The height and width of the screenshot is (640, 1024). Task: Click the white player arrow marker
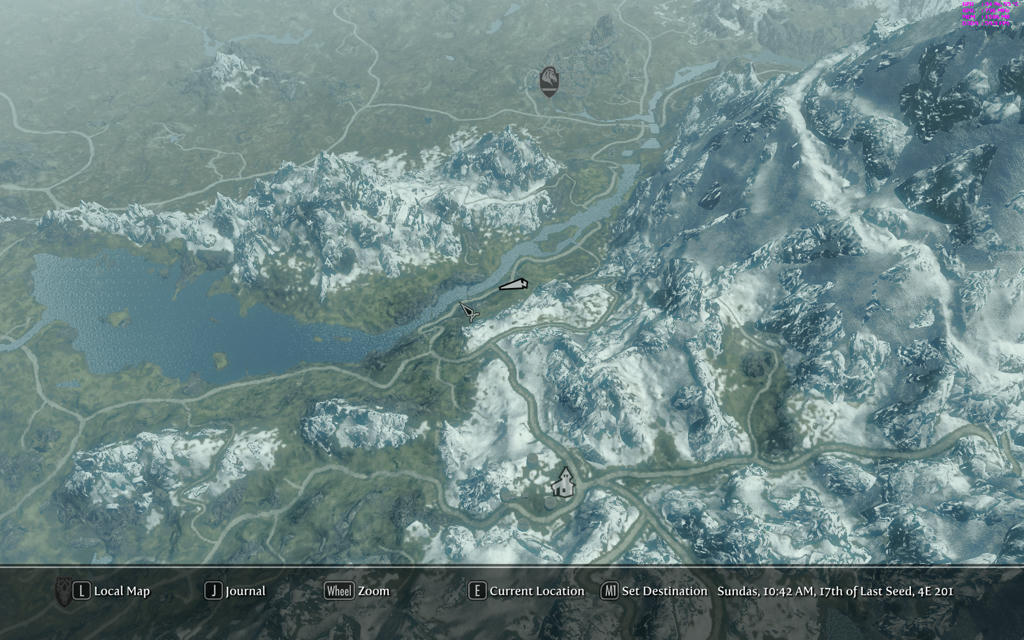(x=513, y=286)
